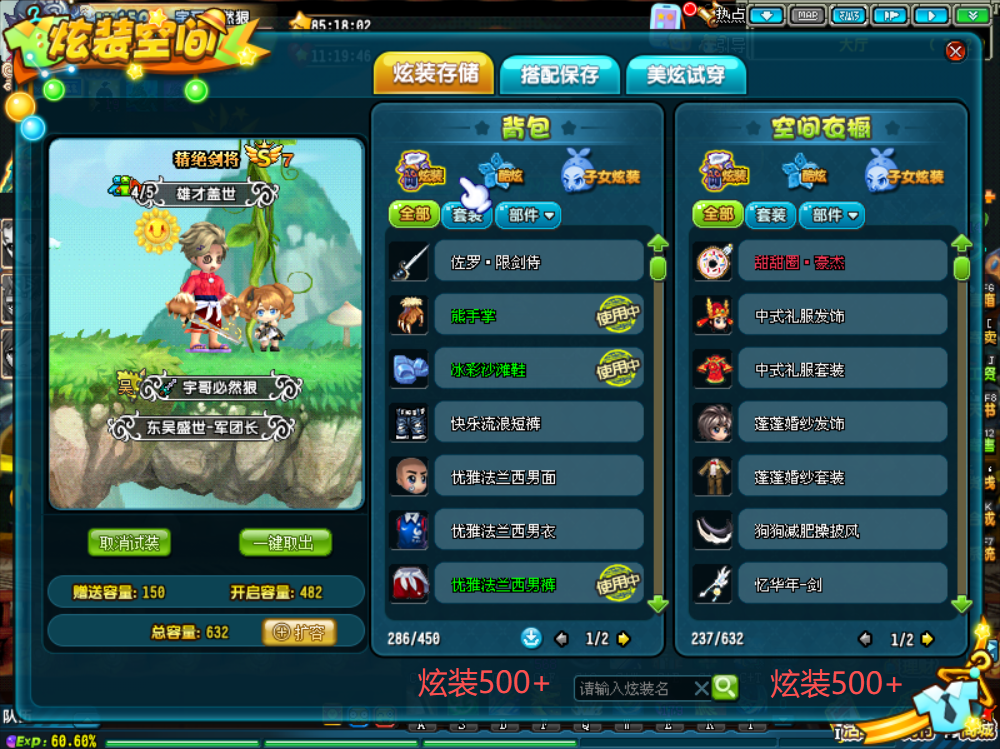
Task: Expand capacity with the 扩容 button
Action: point(299,632)
